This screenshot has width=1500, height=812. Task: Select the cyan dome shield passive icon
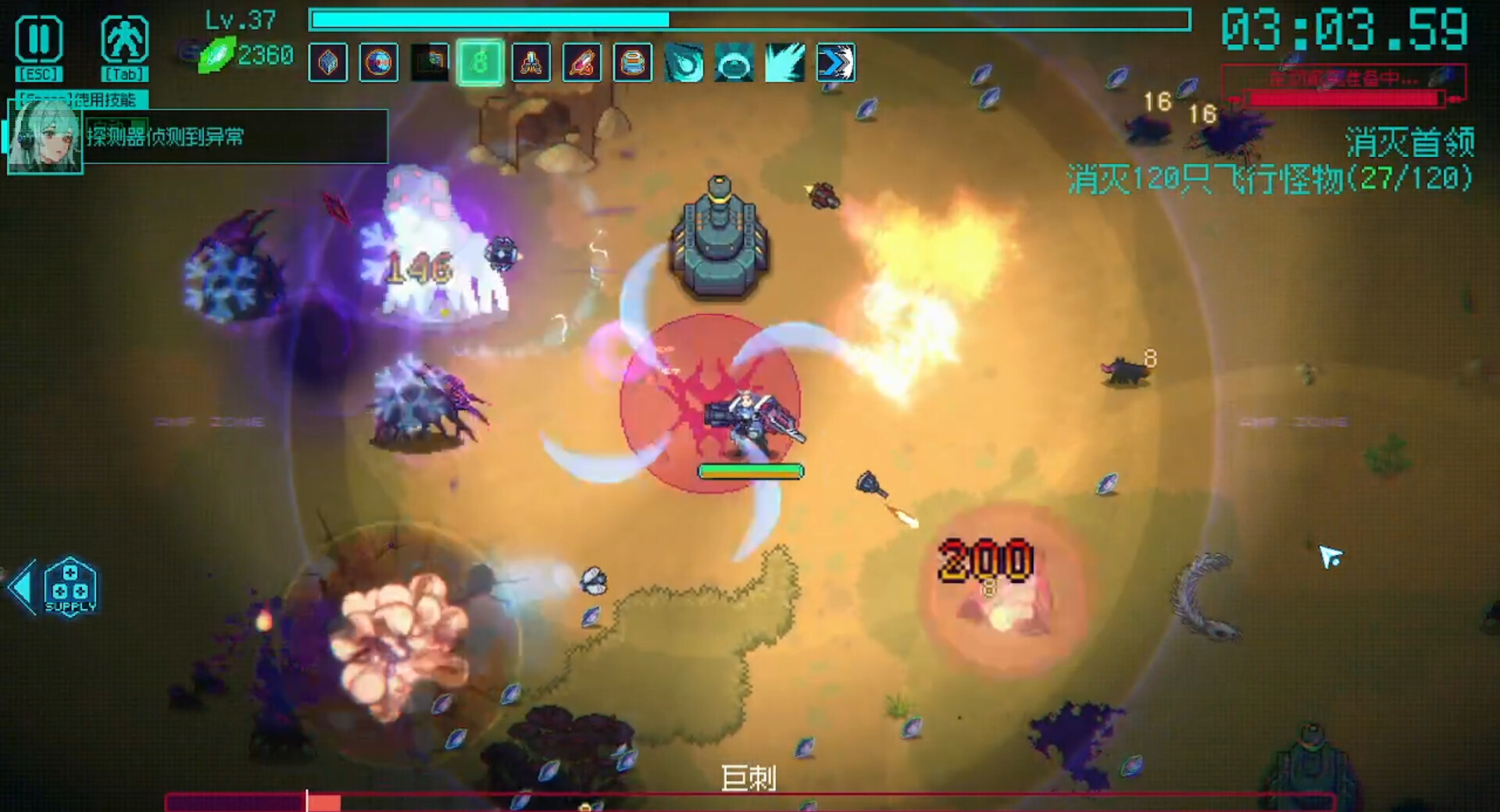coord(734,62)
